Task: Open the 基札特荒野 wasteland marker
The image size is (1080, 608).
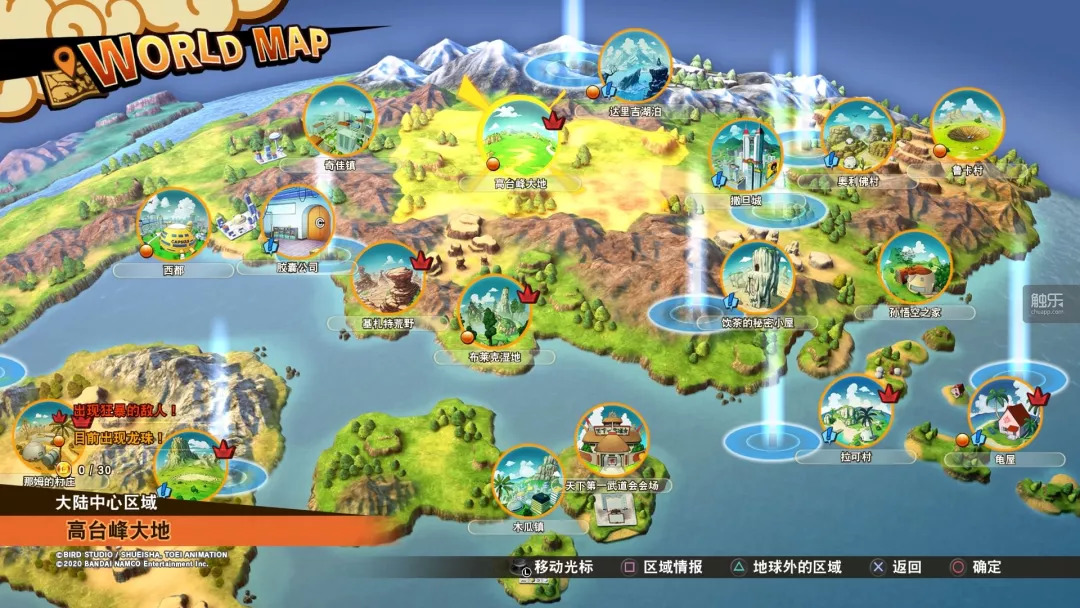Action: (x=387, y=278)
